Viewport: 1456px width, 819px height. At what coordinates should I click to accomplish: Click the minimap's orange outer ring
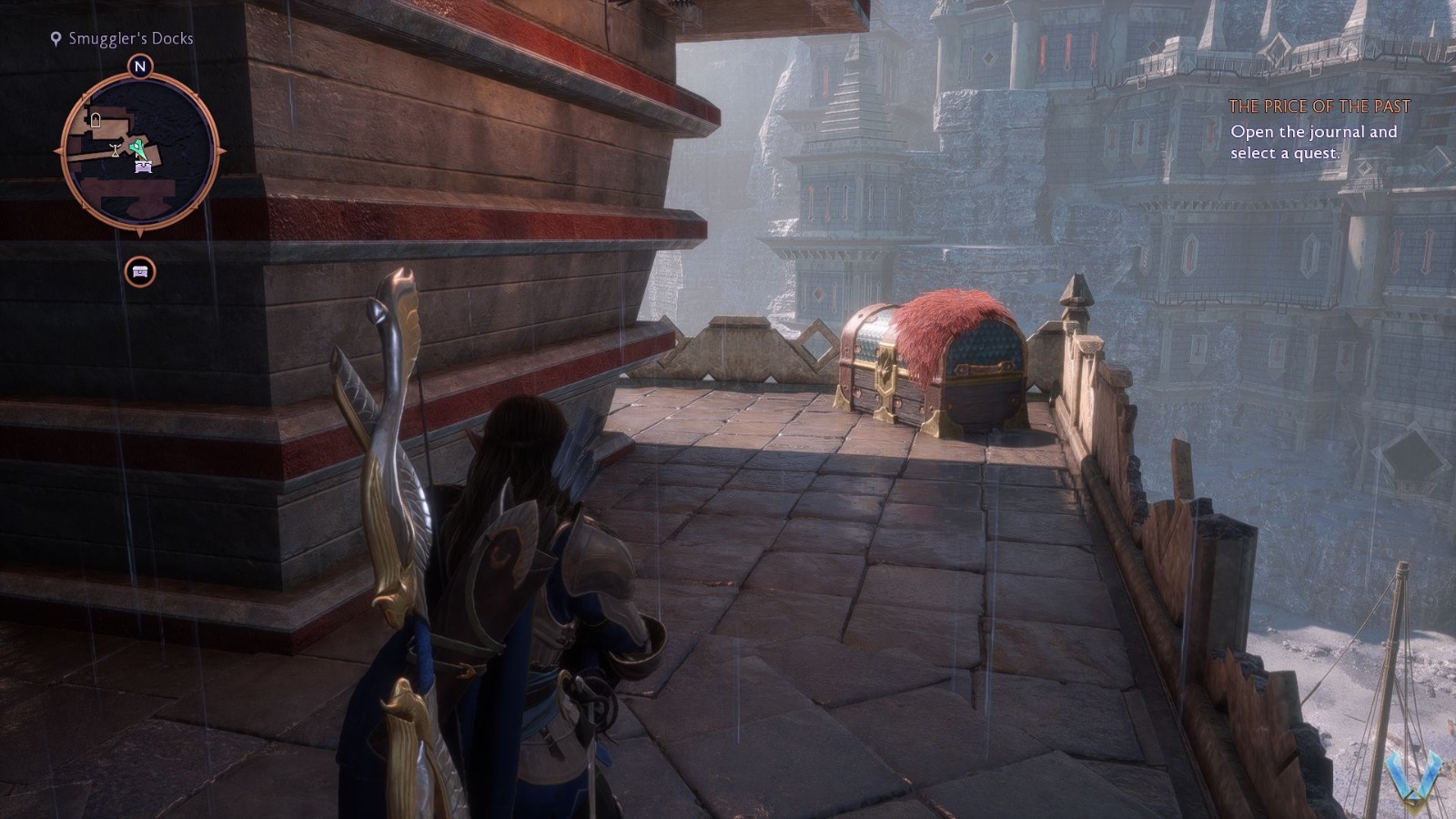77,102
